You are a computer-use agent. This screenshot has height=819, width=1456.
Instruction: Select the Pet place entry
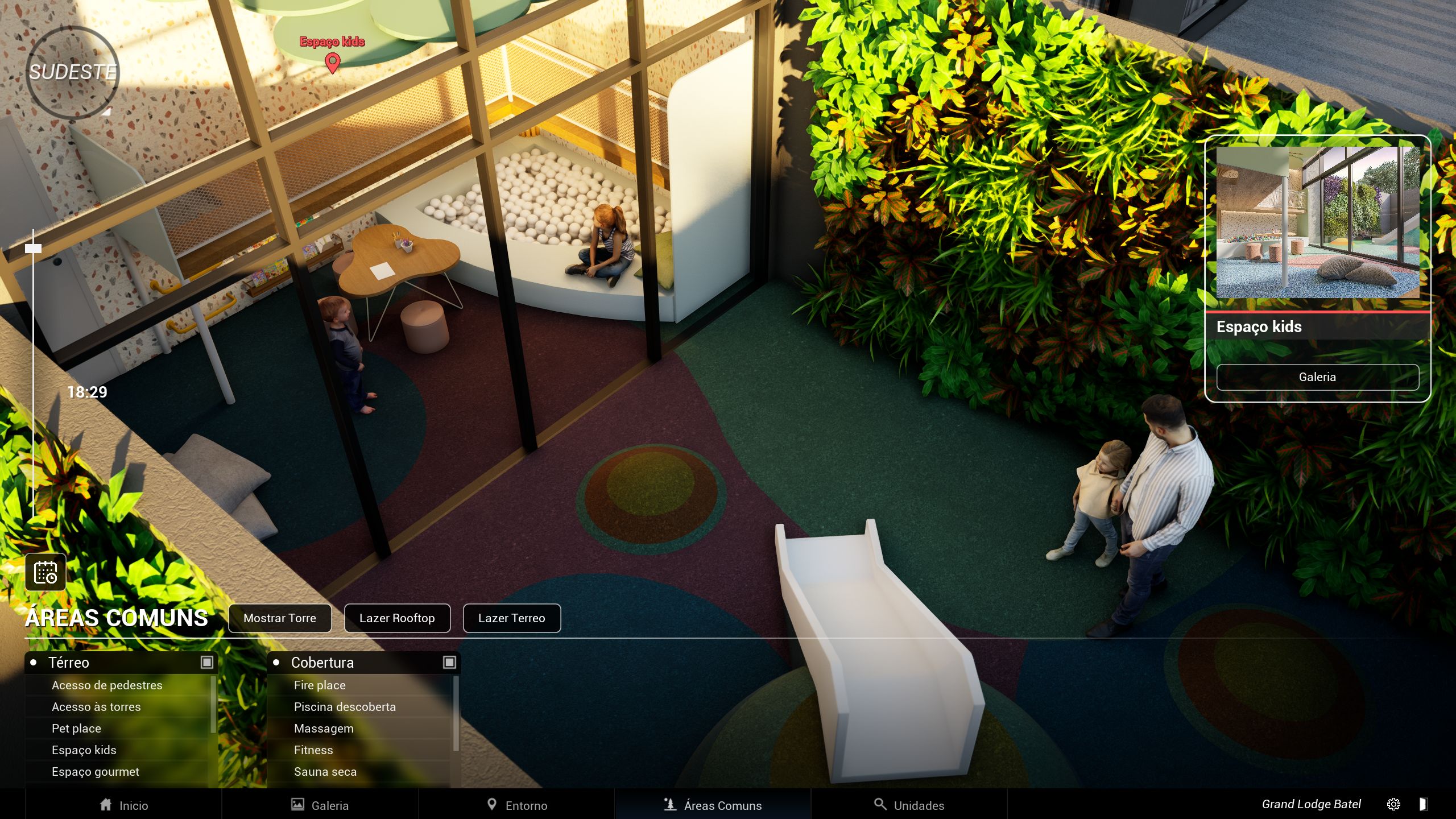point(76,729)
